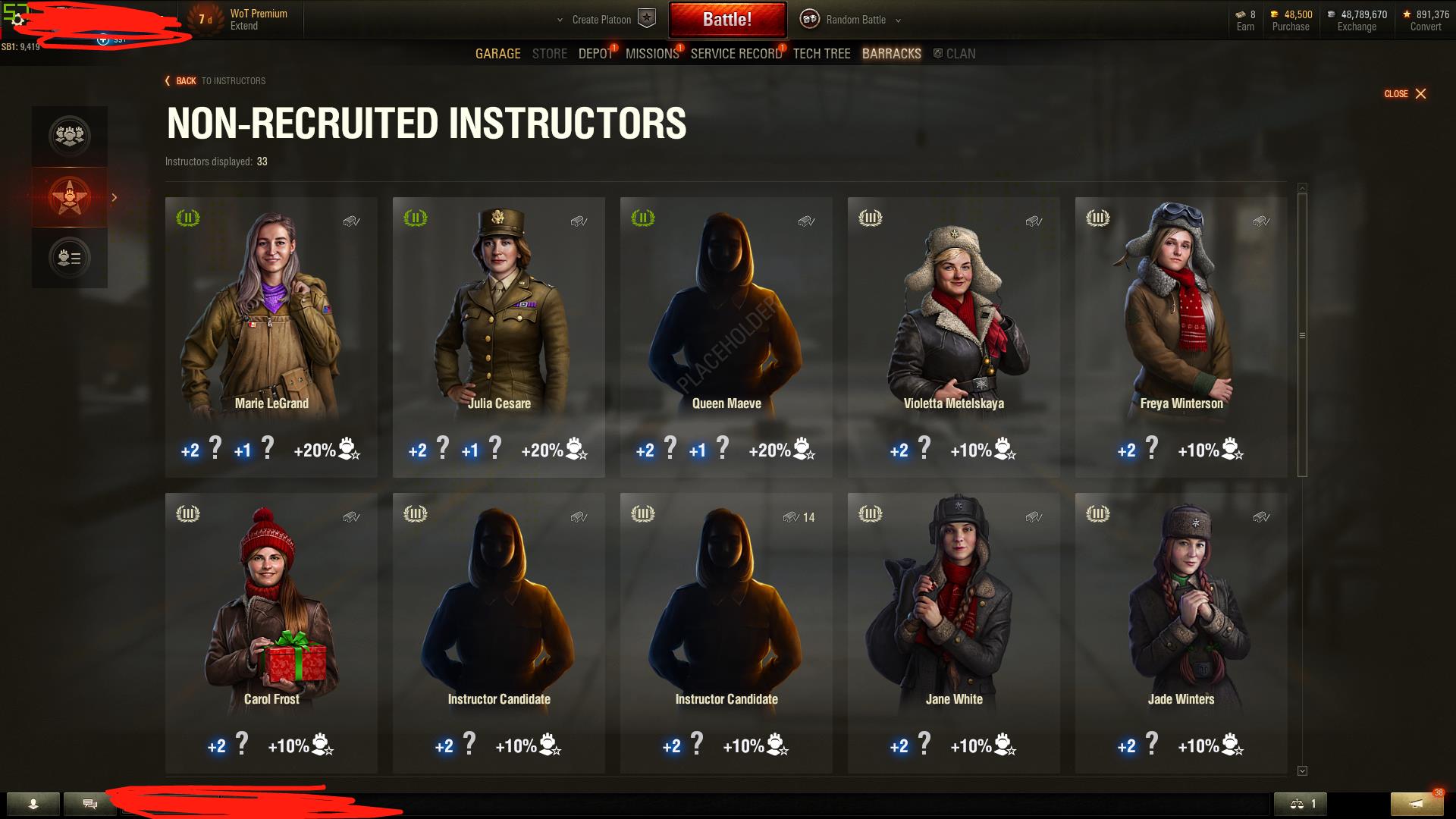Image resolution: width=1456 pixels, height=819 pixels.
Task: Open the Depot tab
Action: (x=595, y=54)
